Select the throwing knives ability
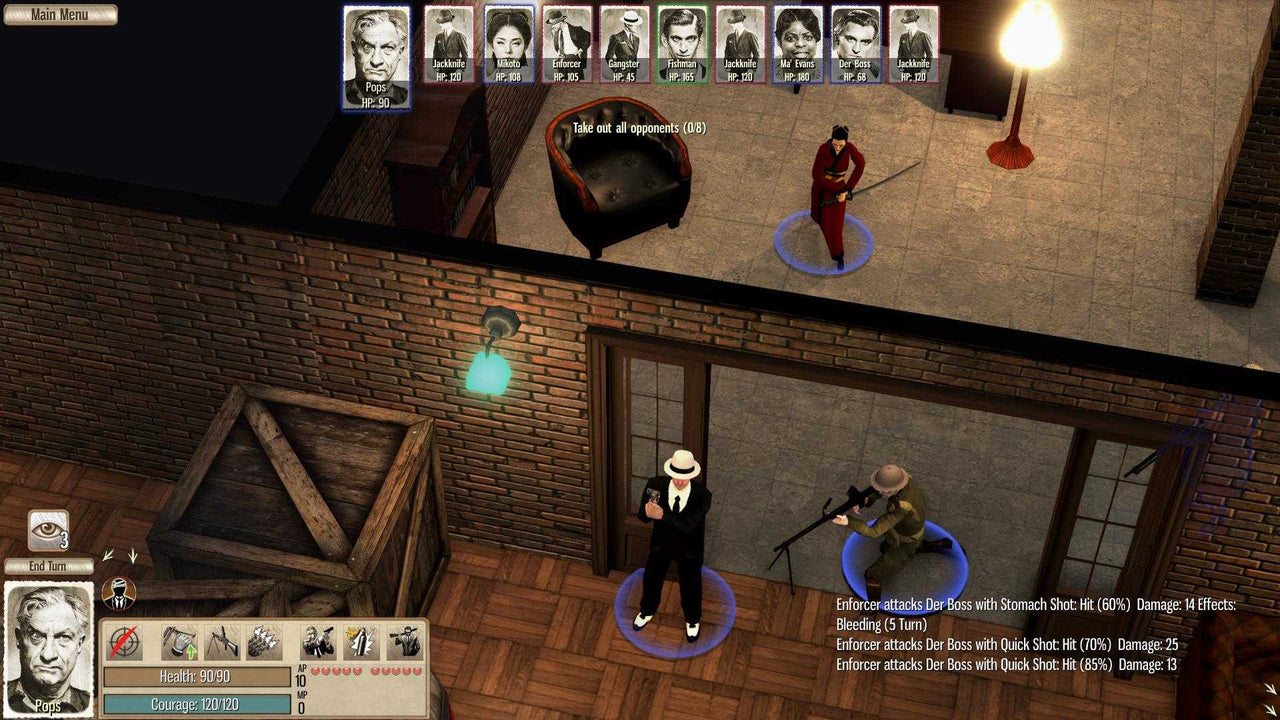Screen dimensions: 1280x720 click(x=262, y=641)
